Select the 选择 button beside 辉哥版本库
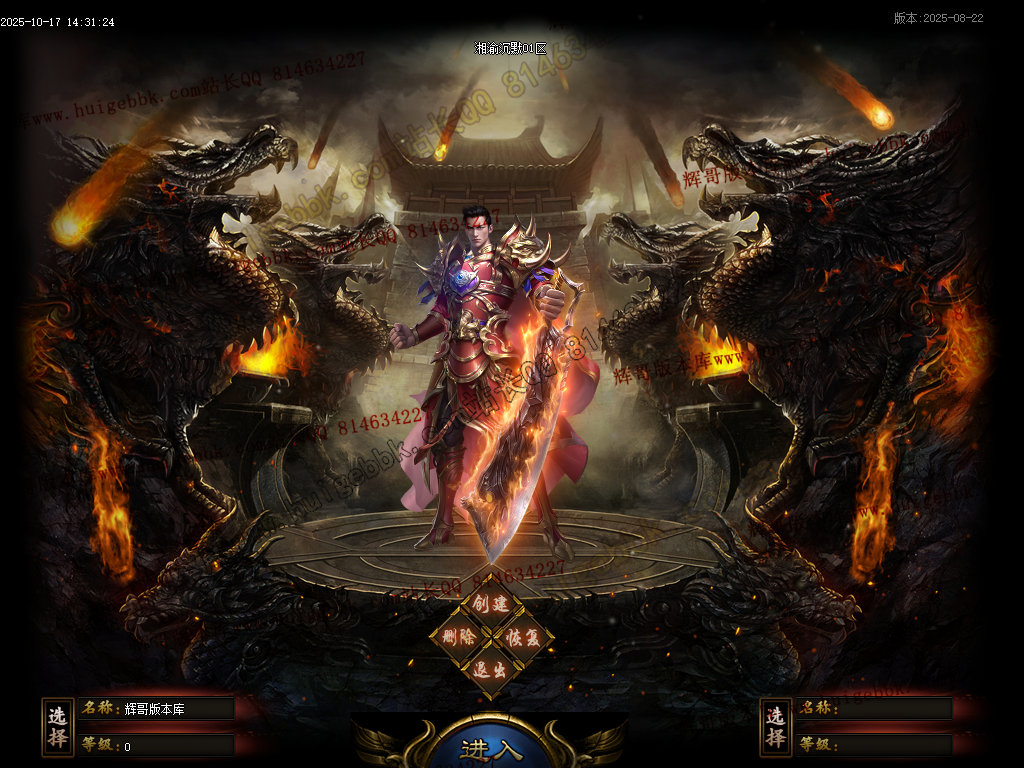Image resolution: width=1024 pixels, height=768 pixels. (58, 727)
